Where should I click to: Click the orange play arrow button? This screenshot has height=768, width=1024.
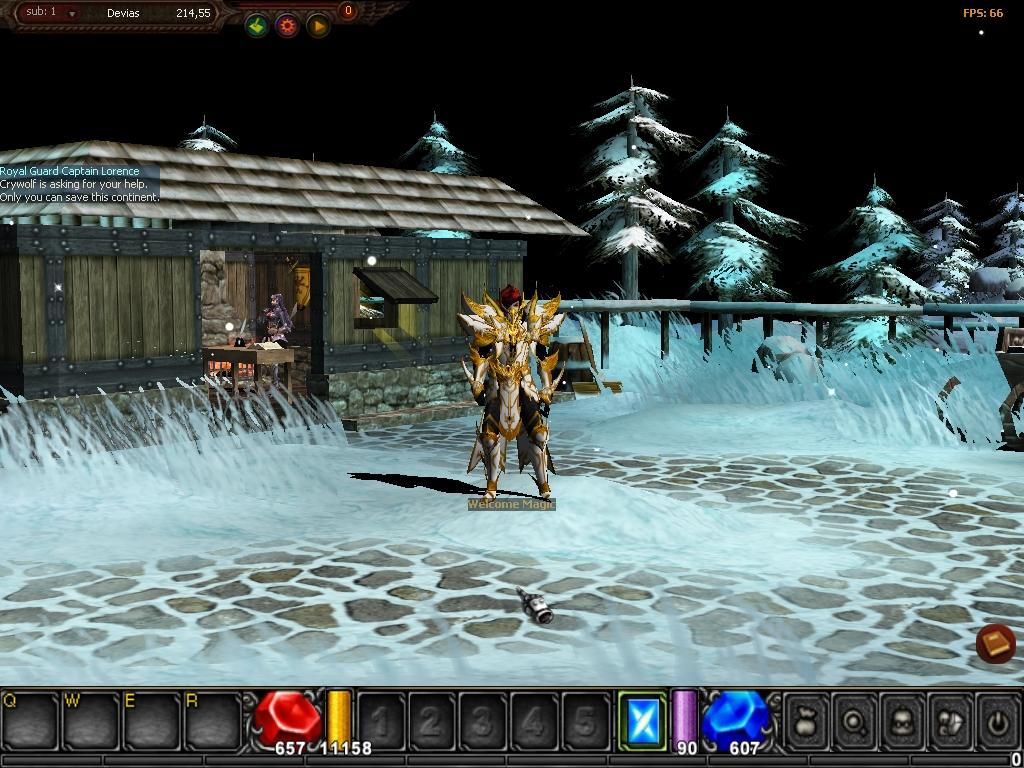tap(318, 26)
